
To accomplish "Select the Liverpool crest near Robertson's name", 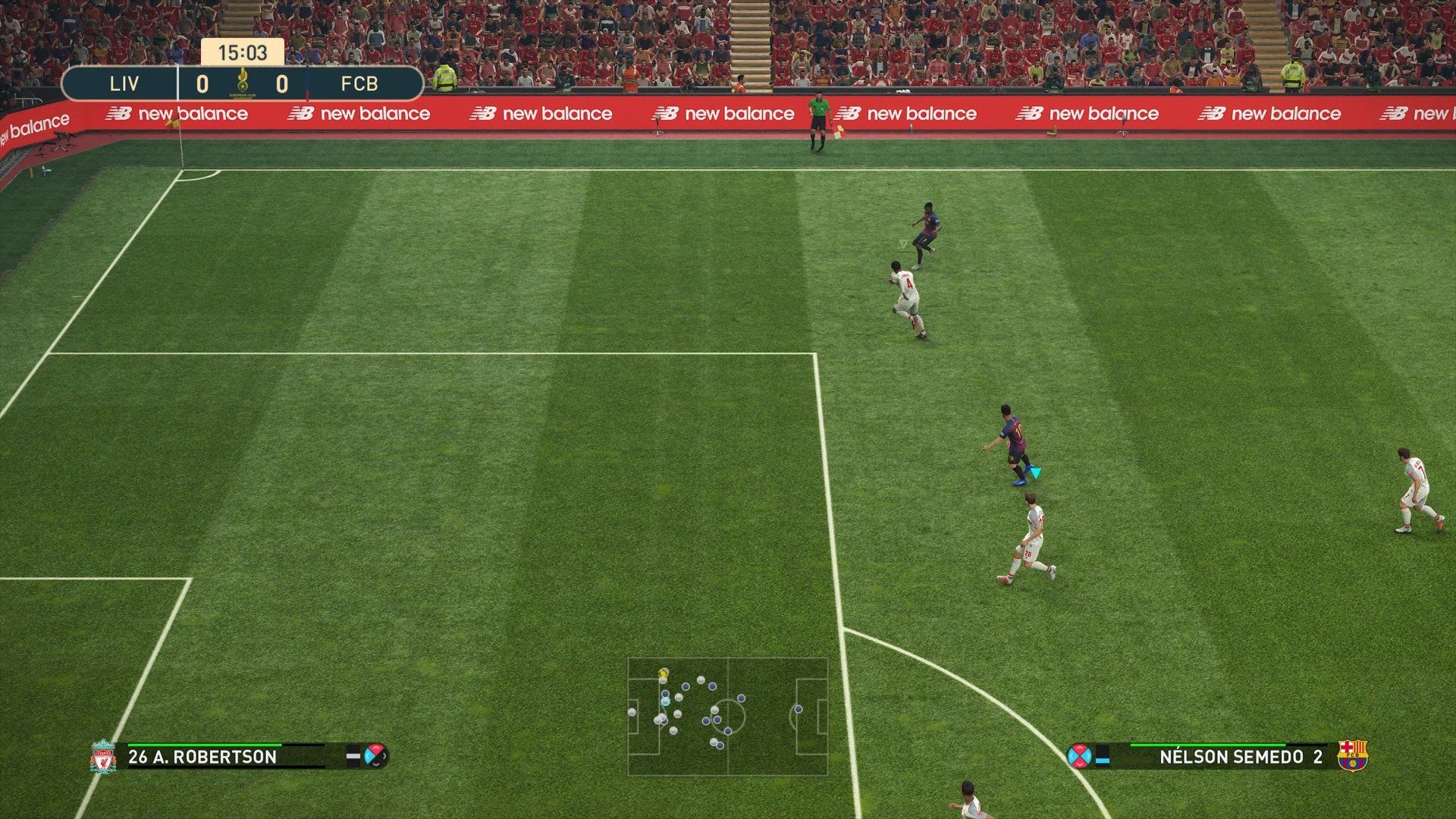I will point(104,757).
